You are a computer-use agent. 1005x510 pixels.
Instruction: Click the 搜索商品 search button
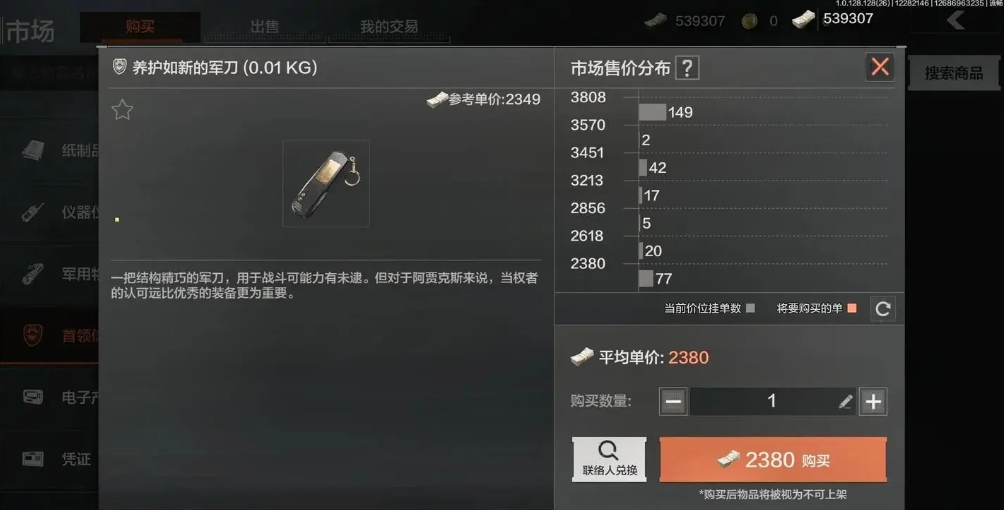[x=952, y=73]
